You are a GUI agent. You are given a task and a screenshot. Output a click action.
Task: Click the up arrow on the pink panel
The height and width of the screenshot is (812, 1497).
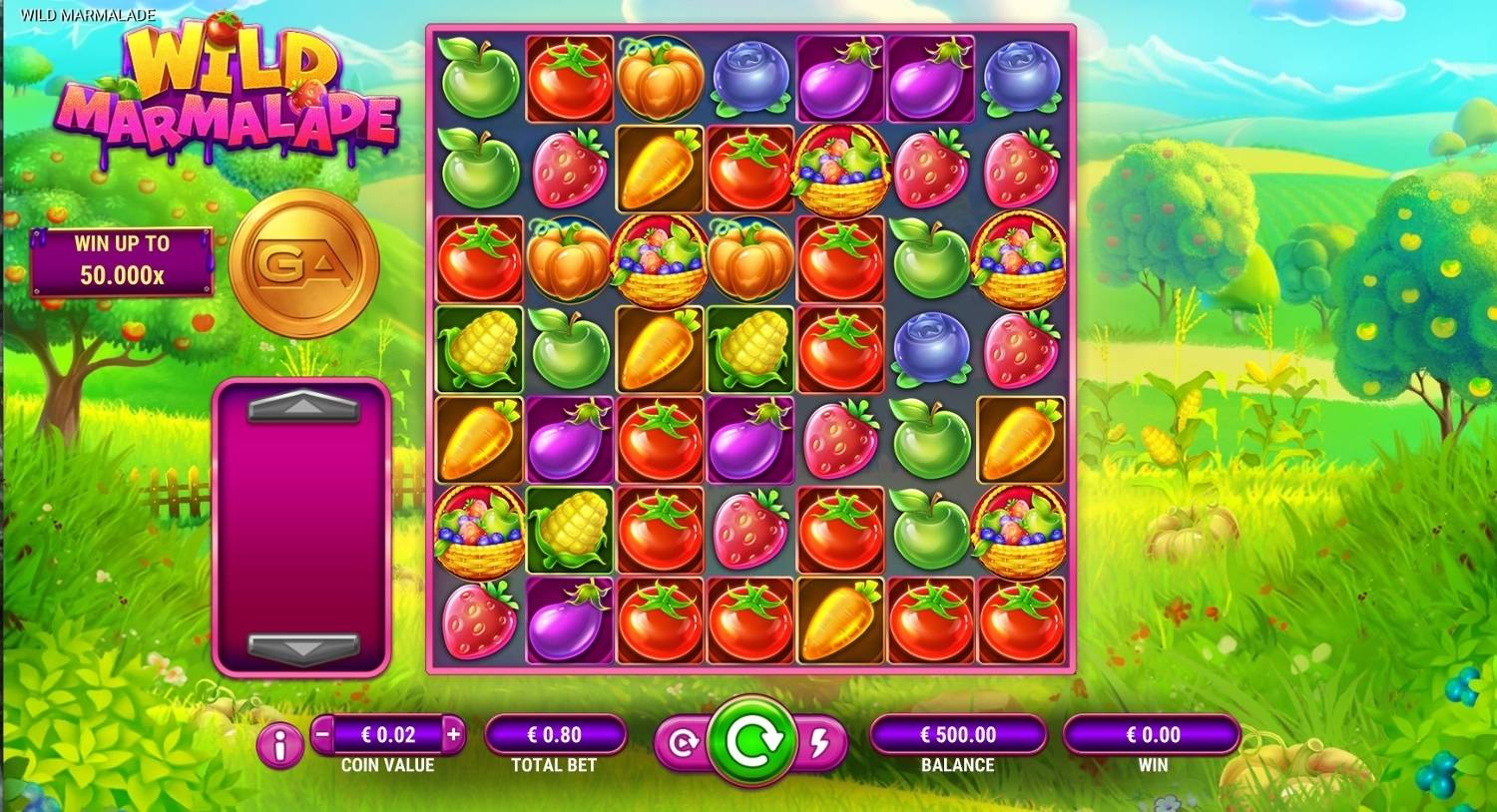[x=302, y=406]
